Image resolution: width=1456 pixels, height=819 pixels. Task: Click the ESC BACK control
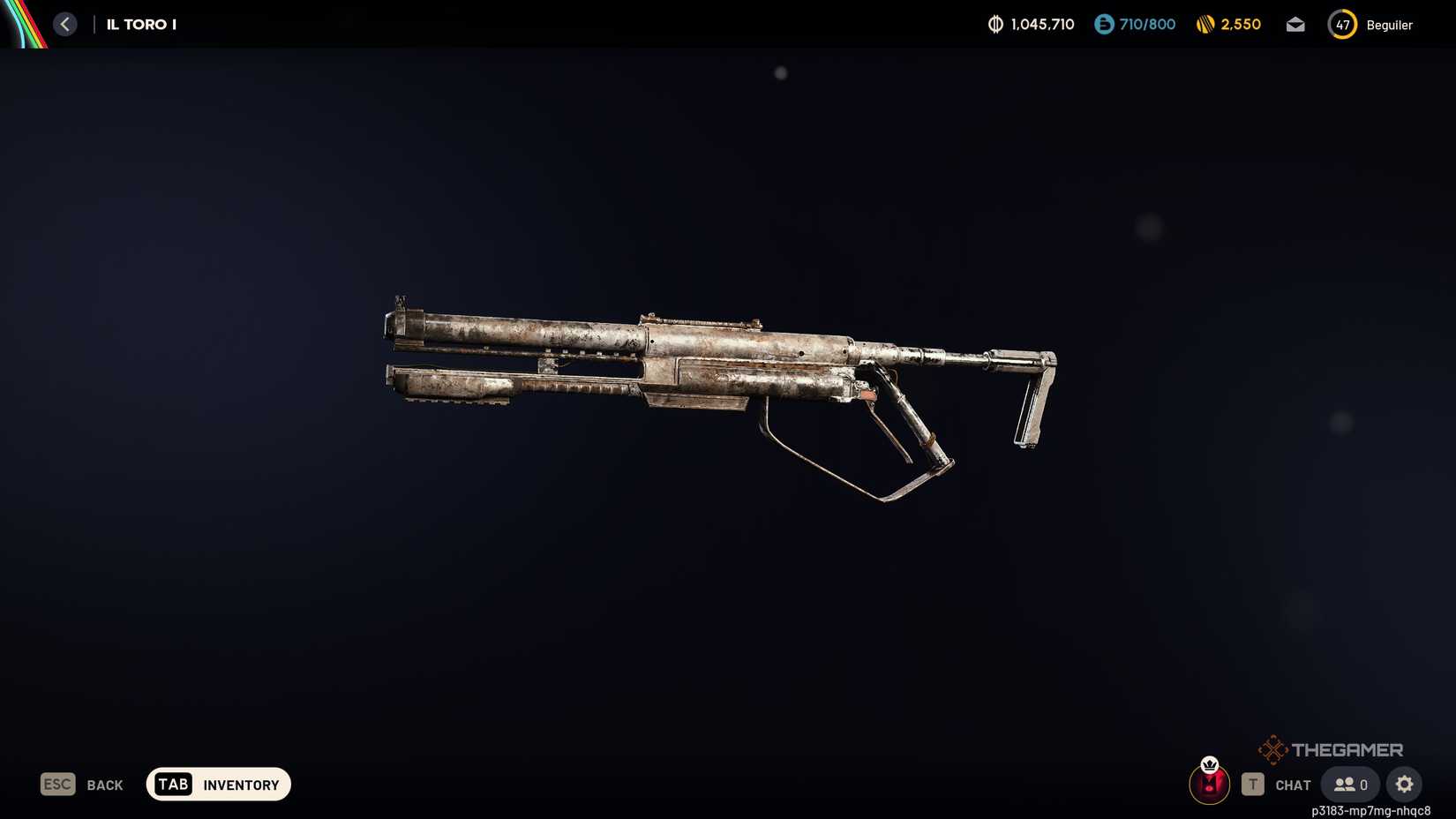pyautogui.click(x=81, y=785)
